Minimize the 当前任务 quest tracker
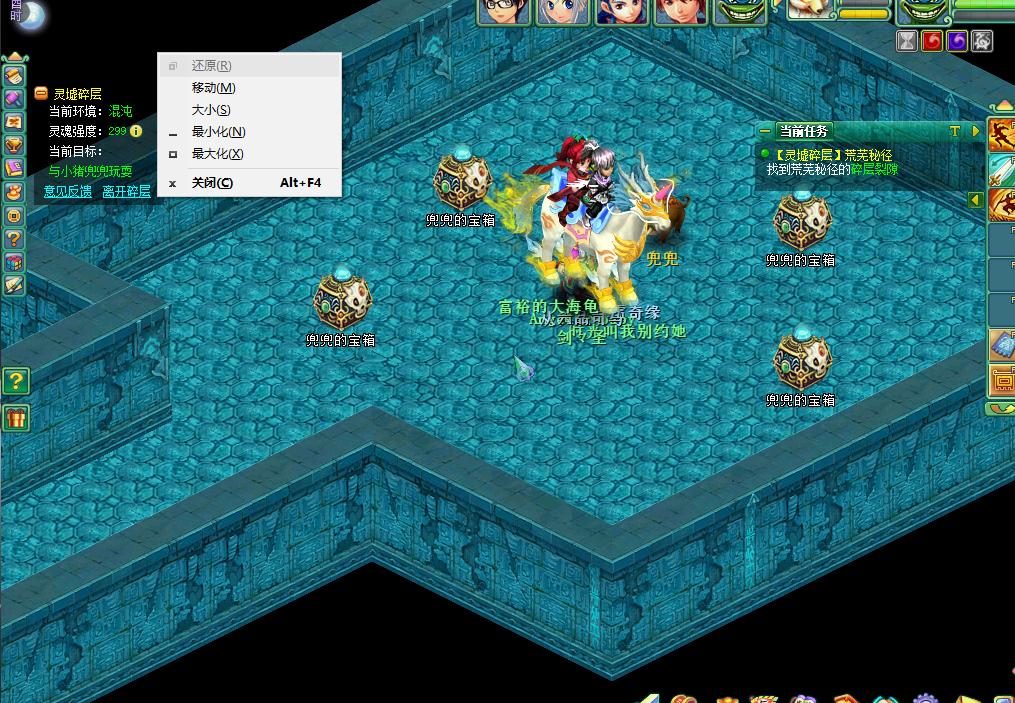The image size is (1015, 703). [765, 131]
